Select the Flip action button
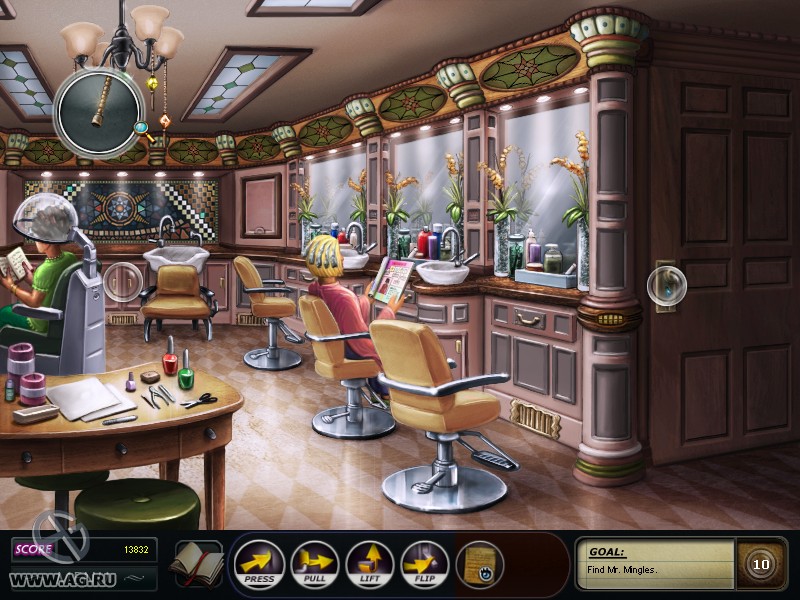This screenshot has height=600, width=800. click(424, 564)
